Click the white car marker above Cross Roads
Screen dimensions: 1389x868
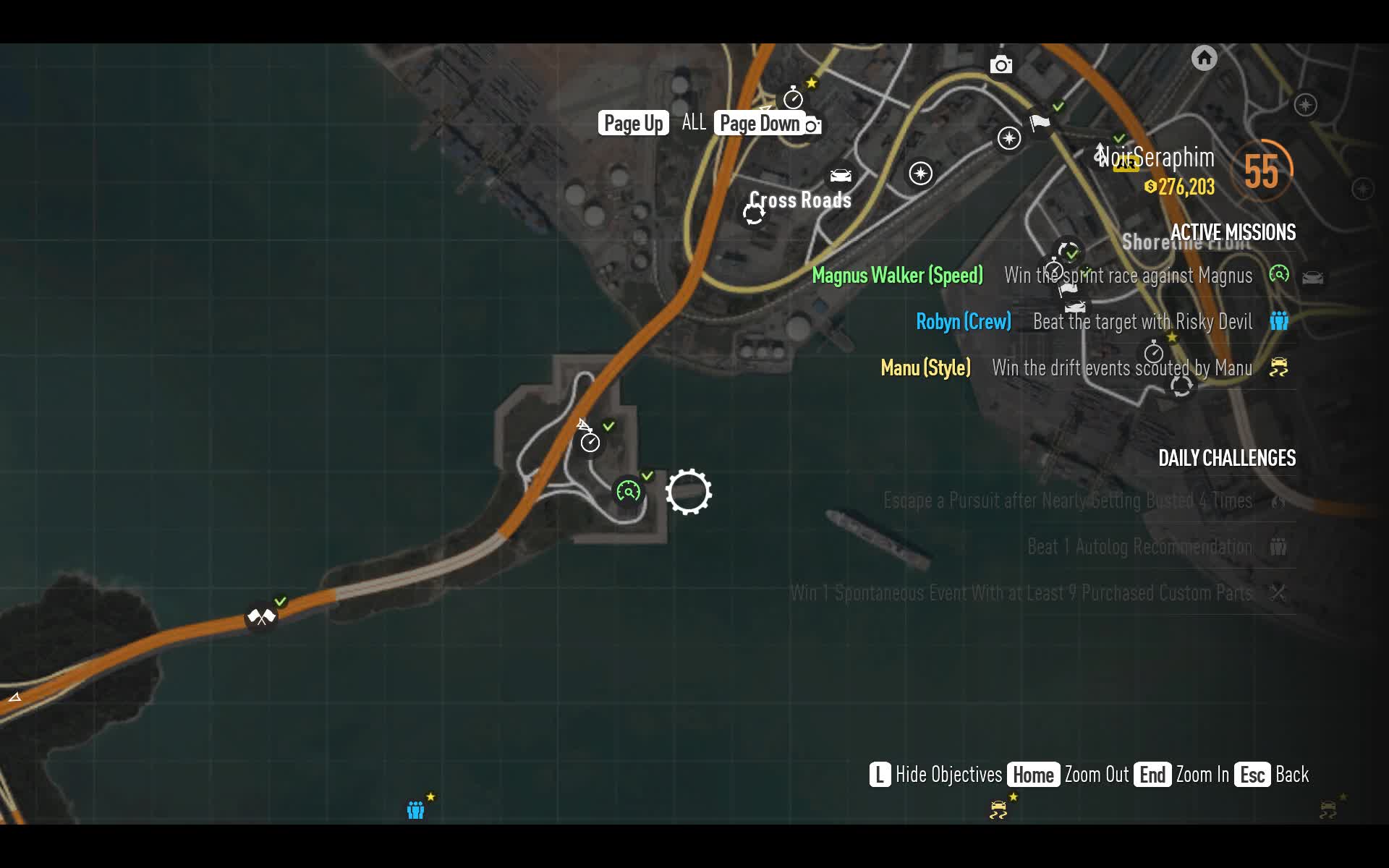[x=840, y=176]
